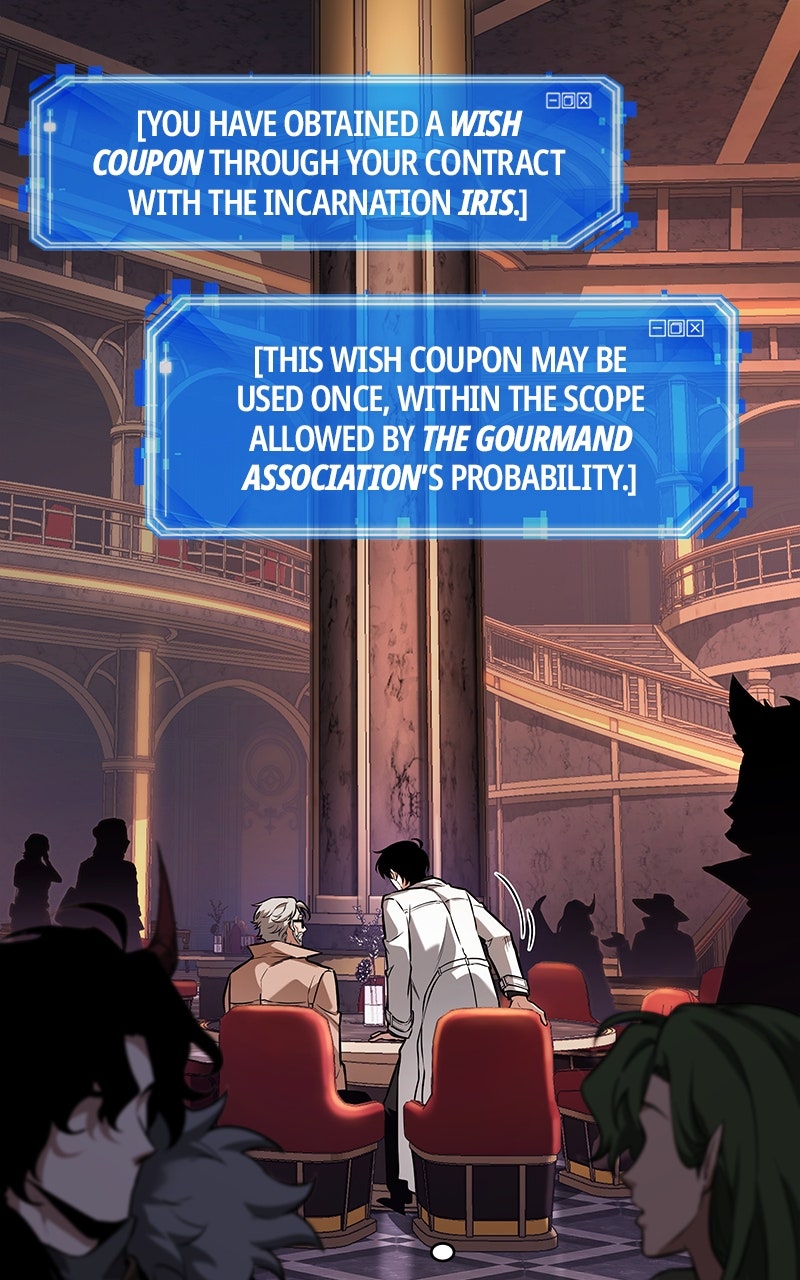Minimize the Gourmand Association message window
This screenshot has width=800, height=1280.
coord(657,328)
